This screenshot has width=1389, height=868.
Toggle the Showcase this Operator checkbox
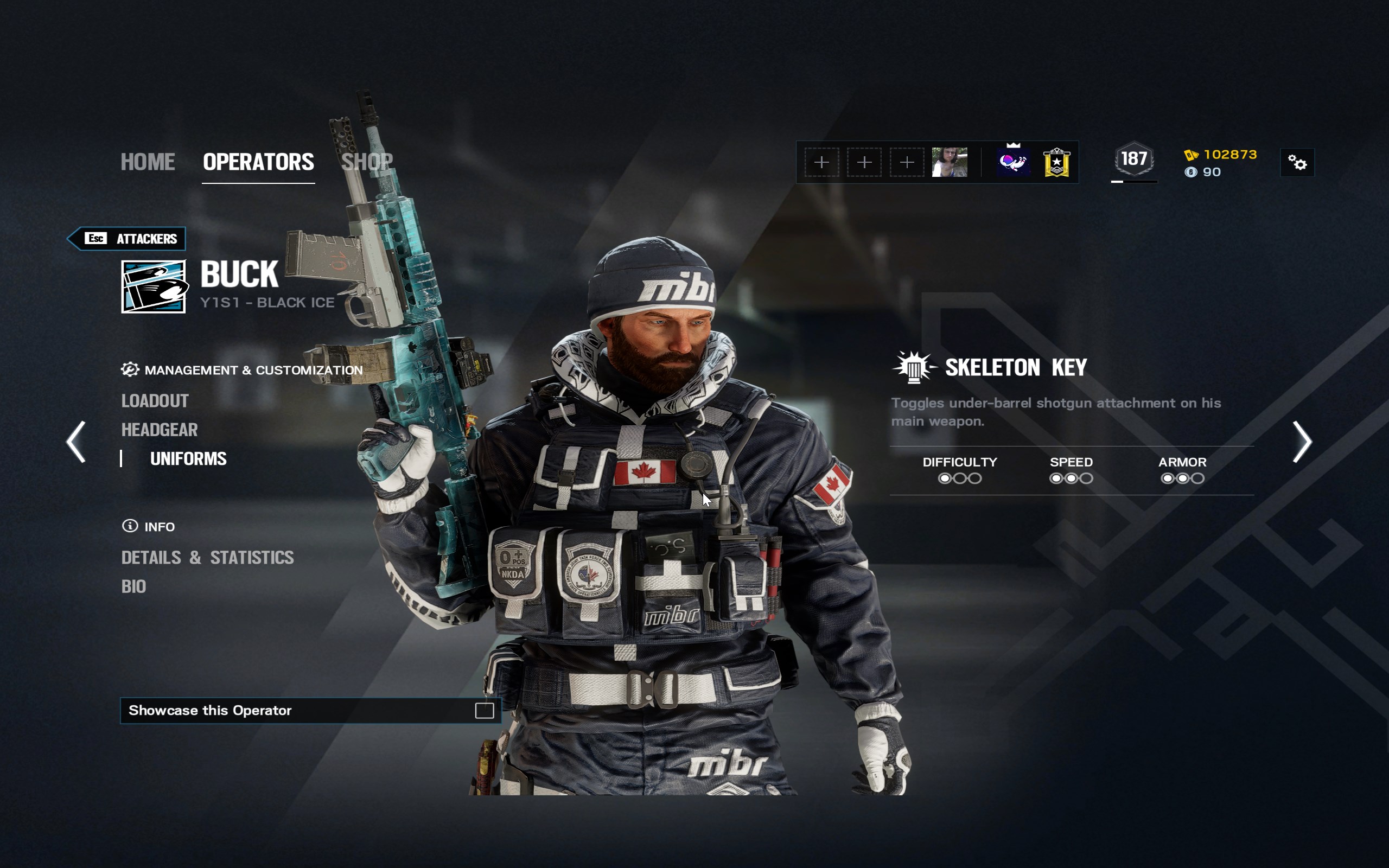pos(484,711)
